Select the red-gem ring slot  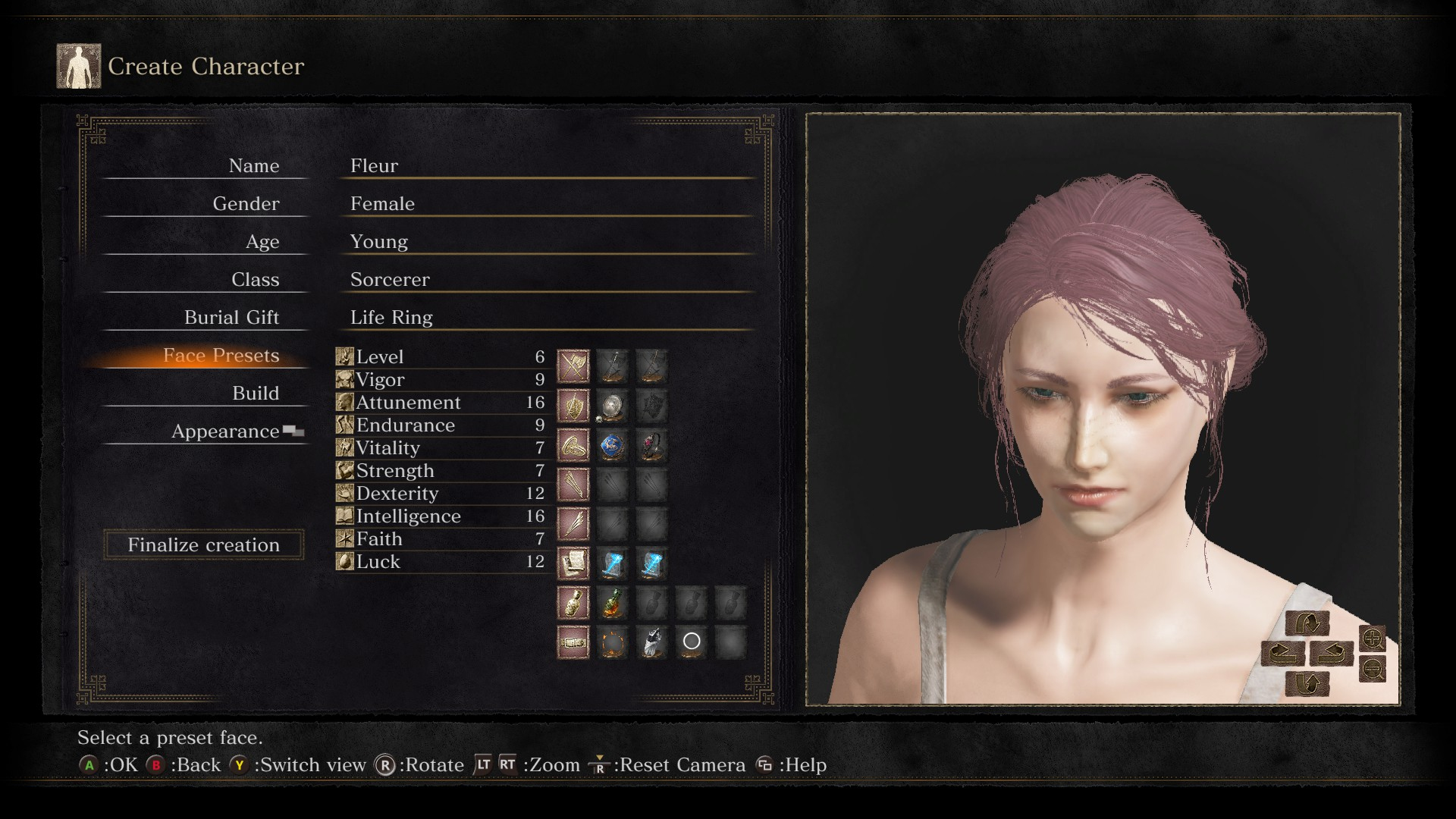(651, 447)
